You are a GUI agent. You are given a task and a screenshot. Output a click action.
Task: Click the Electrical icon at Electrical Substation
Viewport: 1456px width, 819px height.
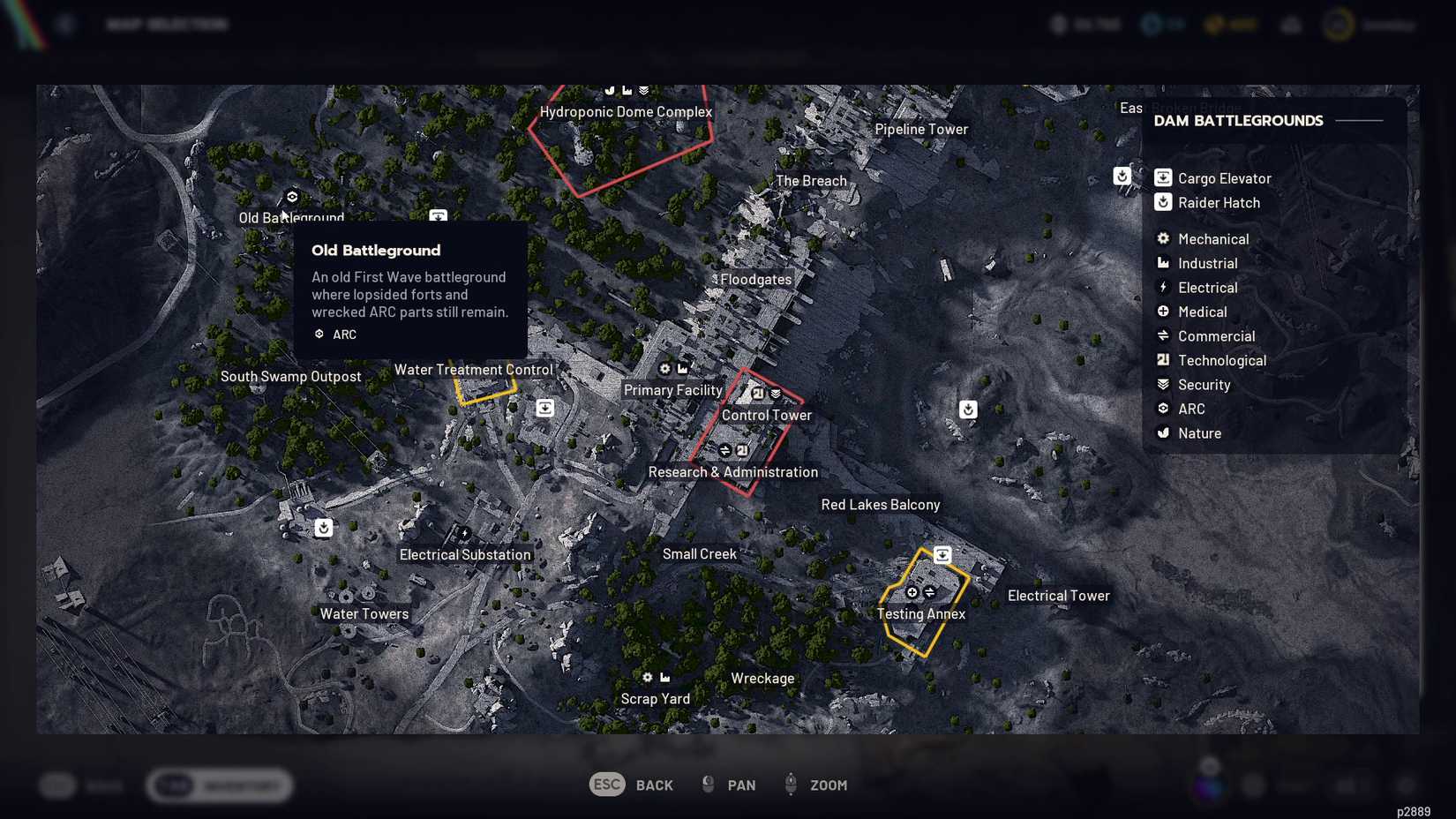(462, 531)
